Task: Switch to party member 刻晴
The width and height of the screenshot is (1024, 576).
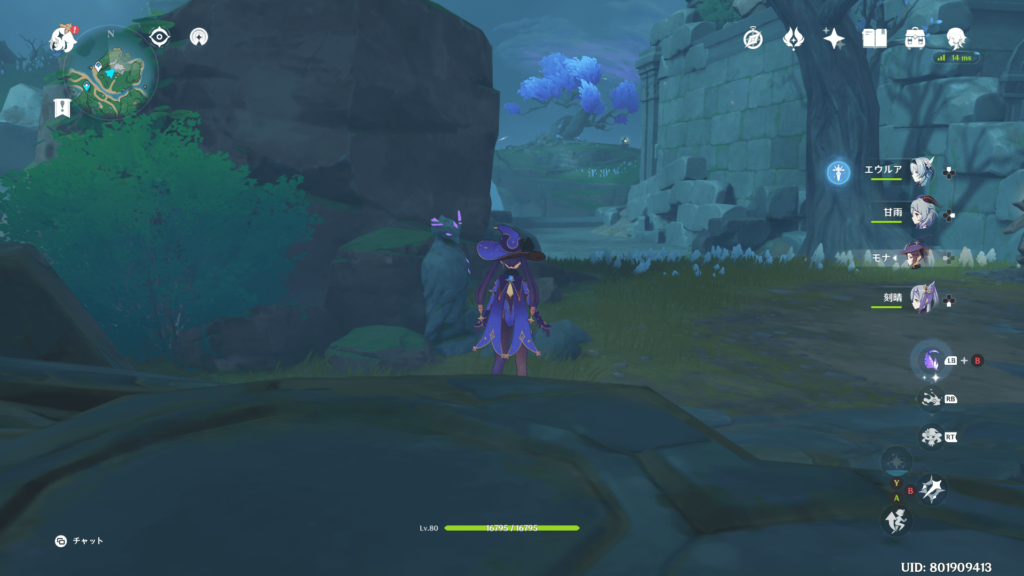Action: point(920,299)
